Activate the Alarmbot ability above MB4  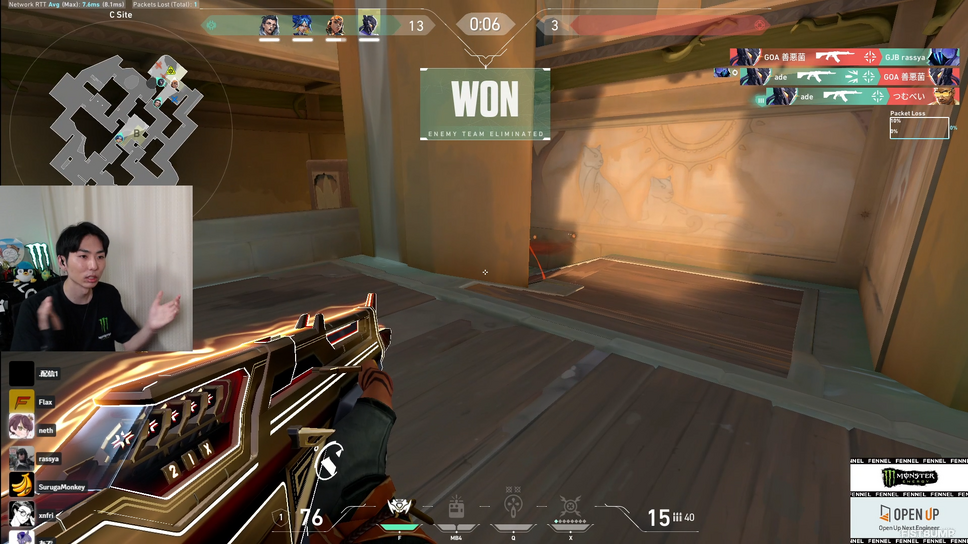[x=456, y=507]
